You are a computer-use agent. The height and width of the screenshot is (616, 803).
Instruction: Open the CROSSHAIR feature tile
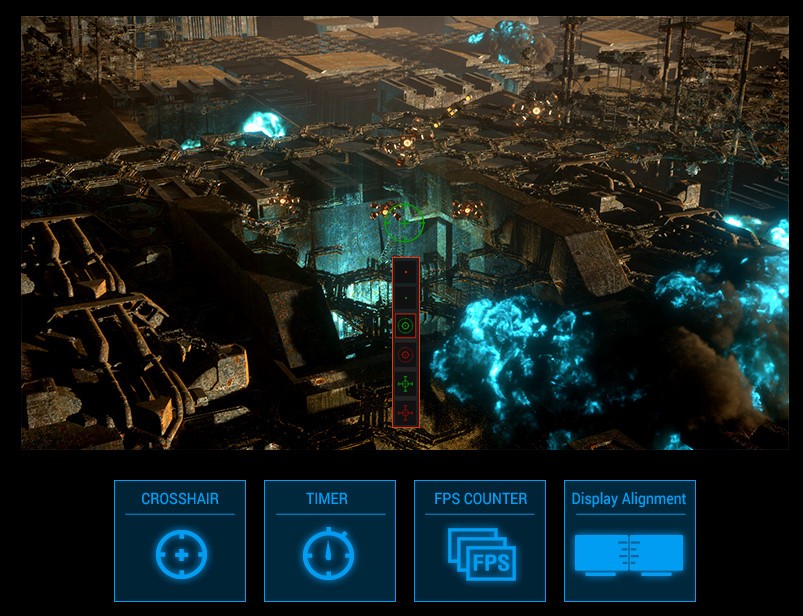tap(180, 540)
